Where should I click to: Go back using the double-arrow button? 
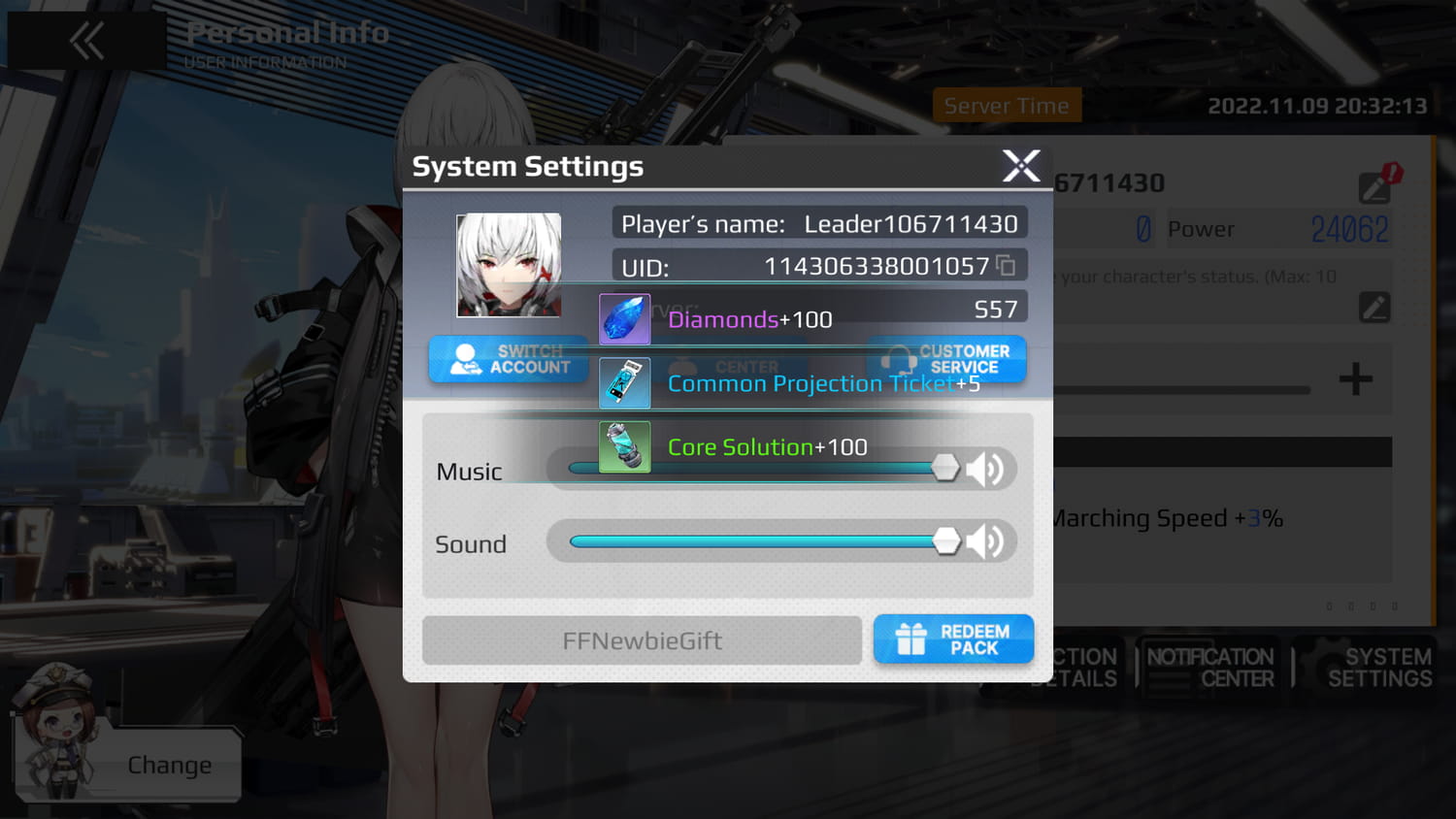pos(87,41)
